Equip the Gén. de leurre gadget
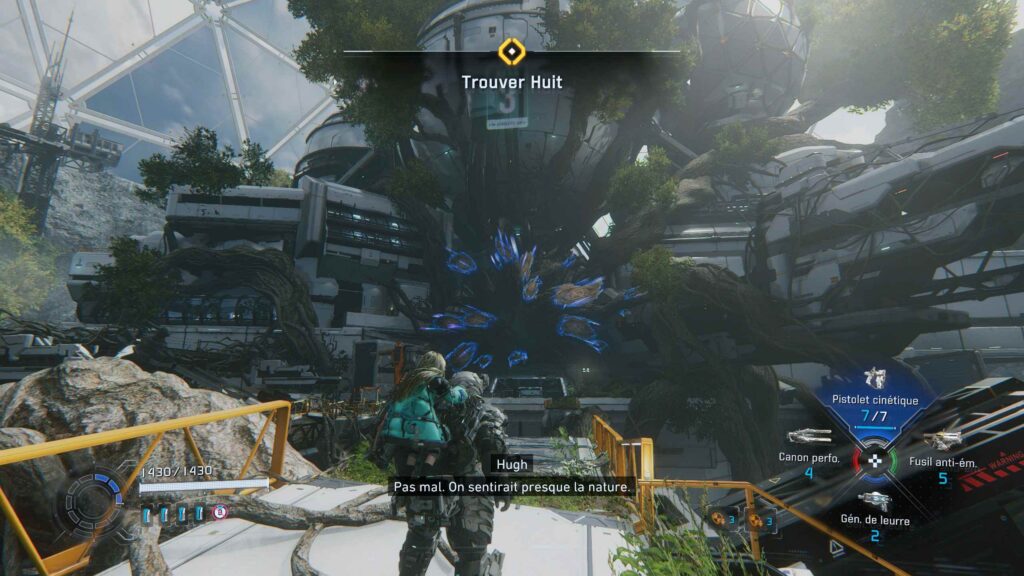The image size is (1024, 576). point(874,501)
